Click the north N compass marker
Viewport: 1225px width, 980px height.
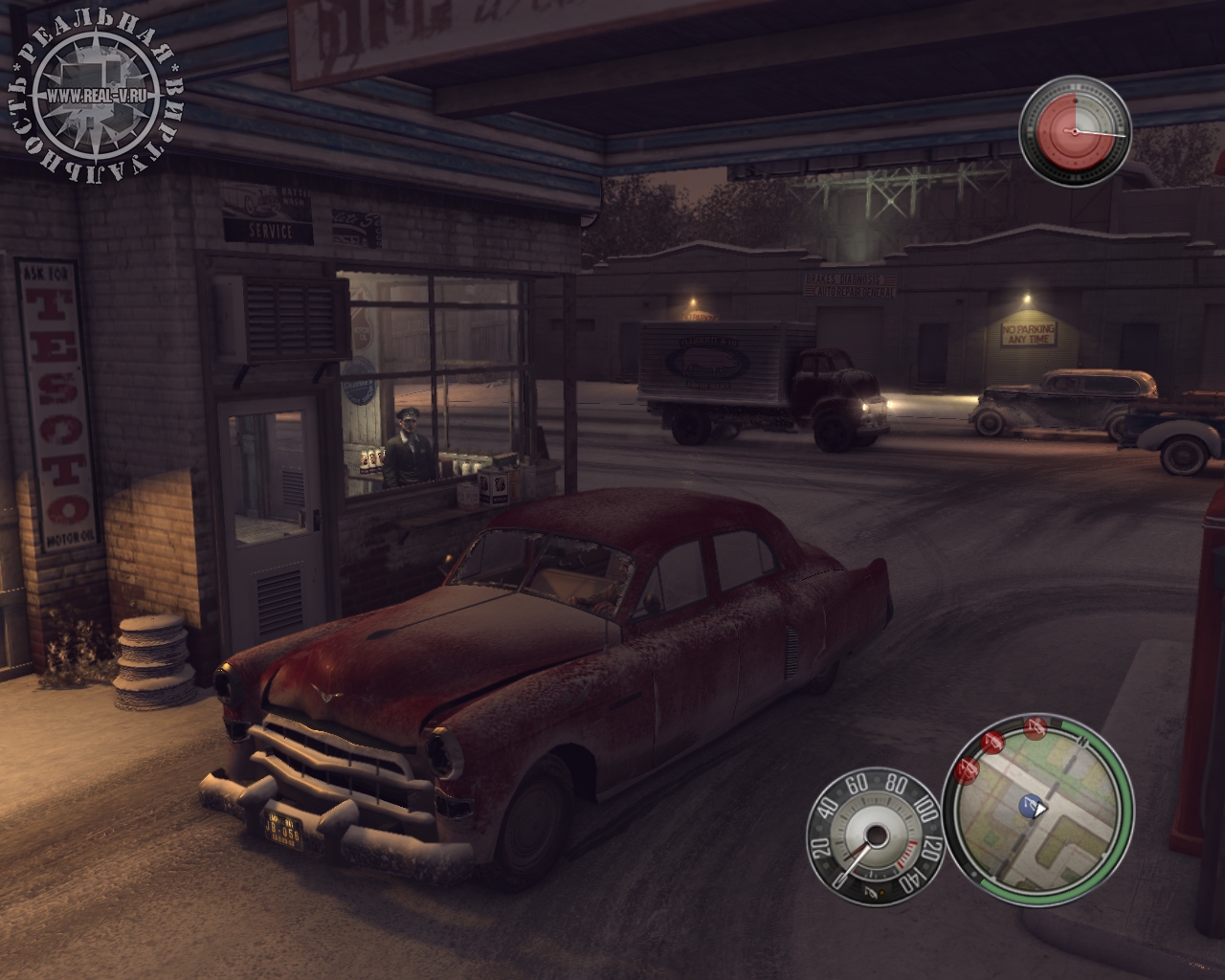(1082, 742)
